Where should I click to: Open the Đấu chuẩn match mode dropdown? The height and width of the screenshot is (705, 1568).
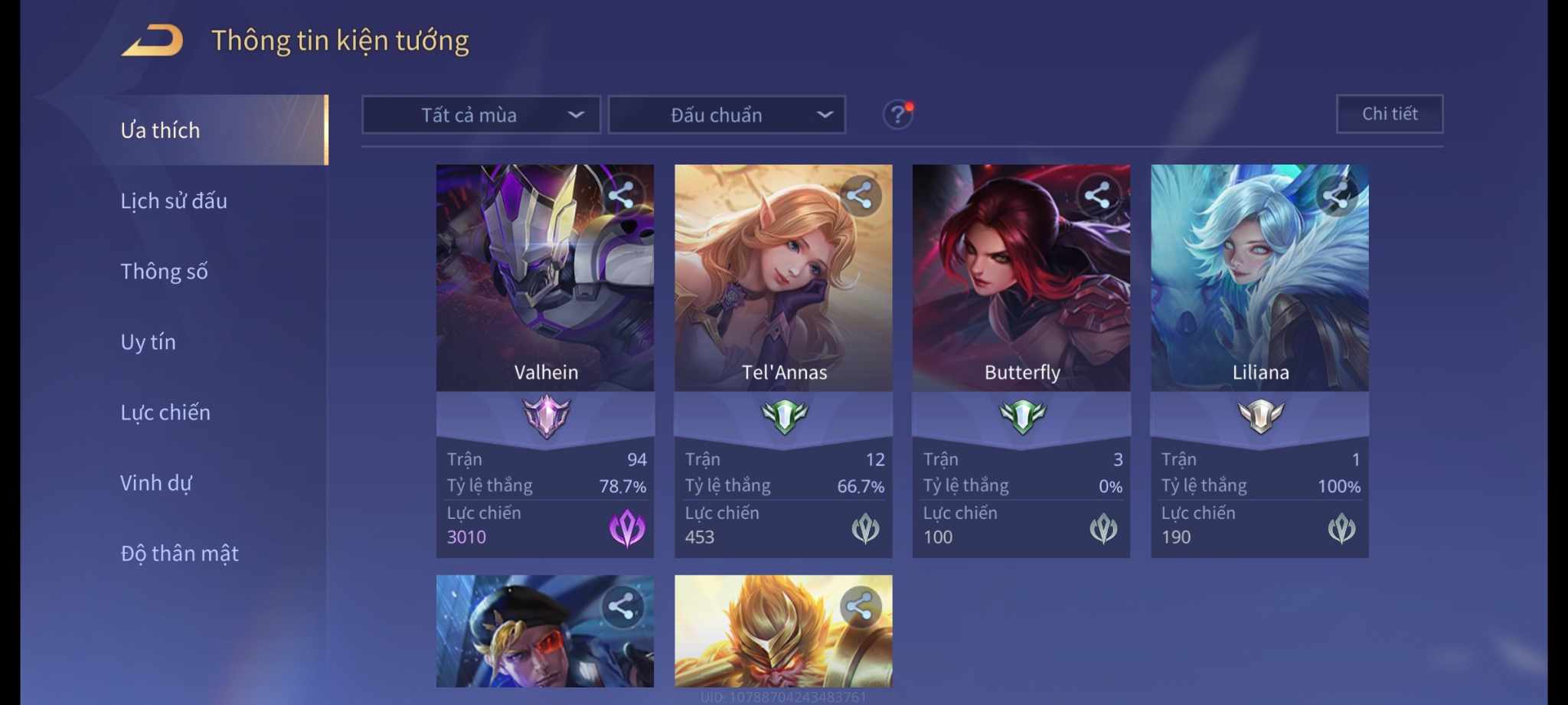click(727, 115)
